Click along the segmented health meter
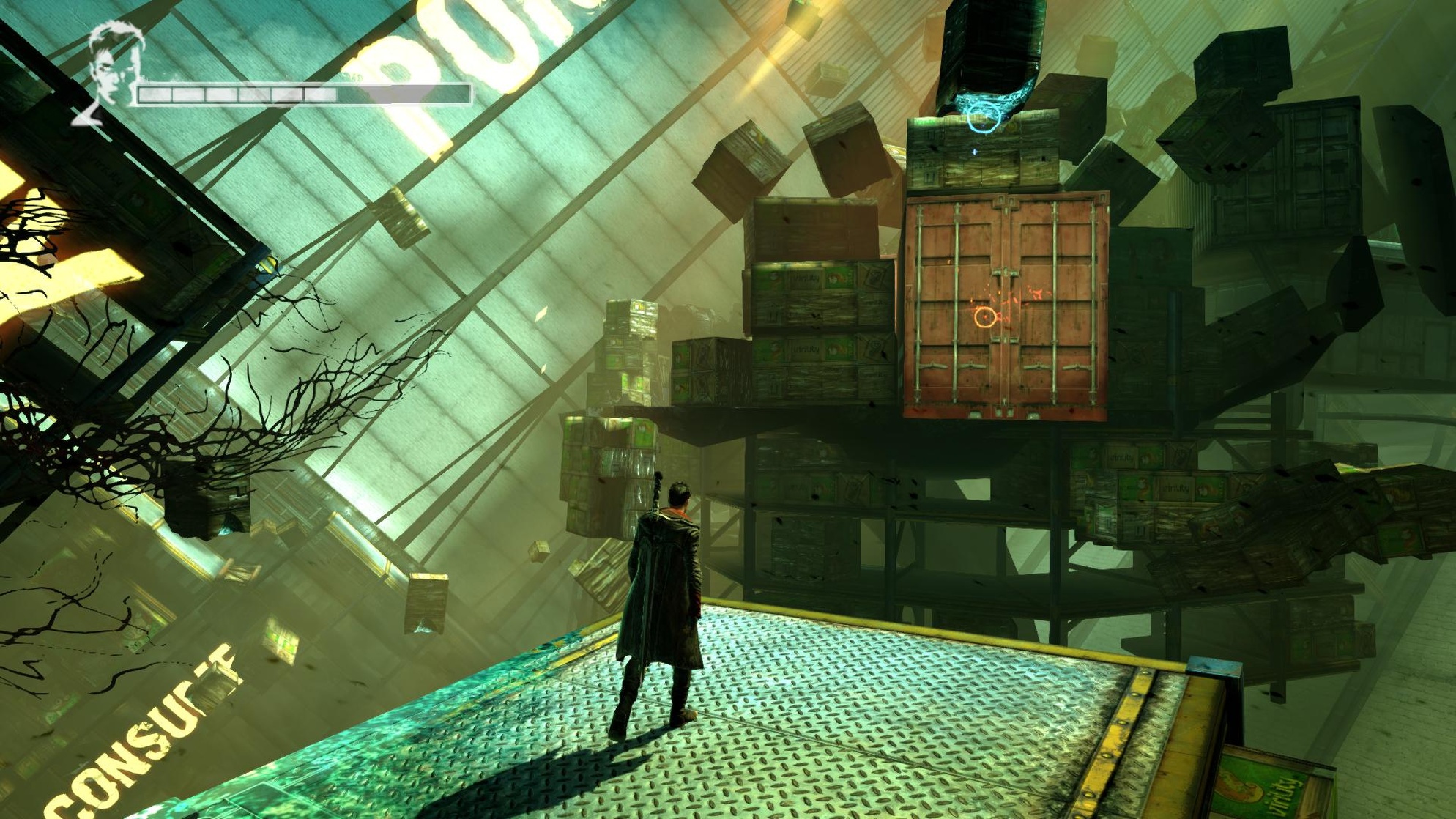Image resolution: width=1456 pixels, height=819 pixels. (x=242, y=93)
